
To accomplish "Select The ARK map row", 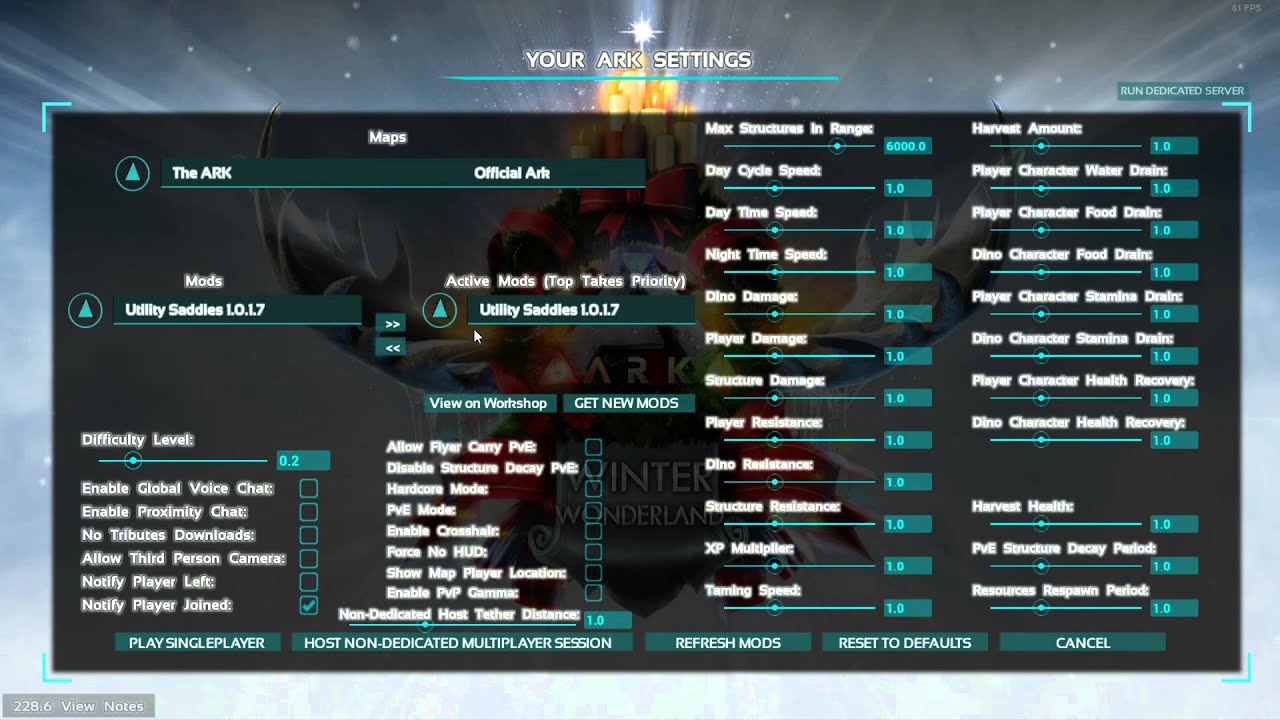I will 402,173.
